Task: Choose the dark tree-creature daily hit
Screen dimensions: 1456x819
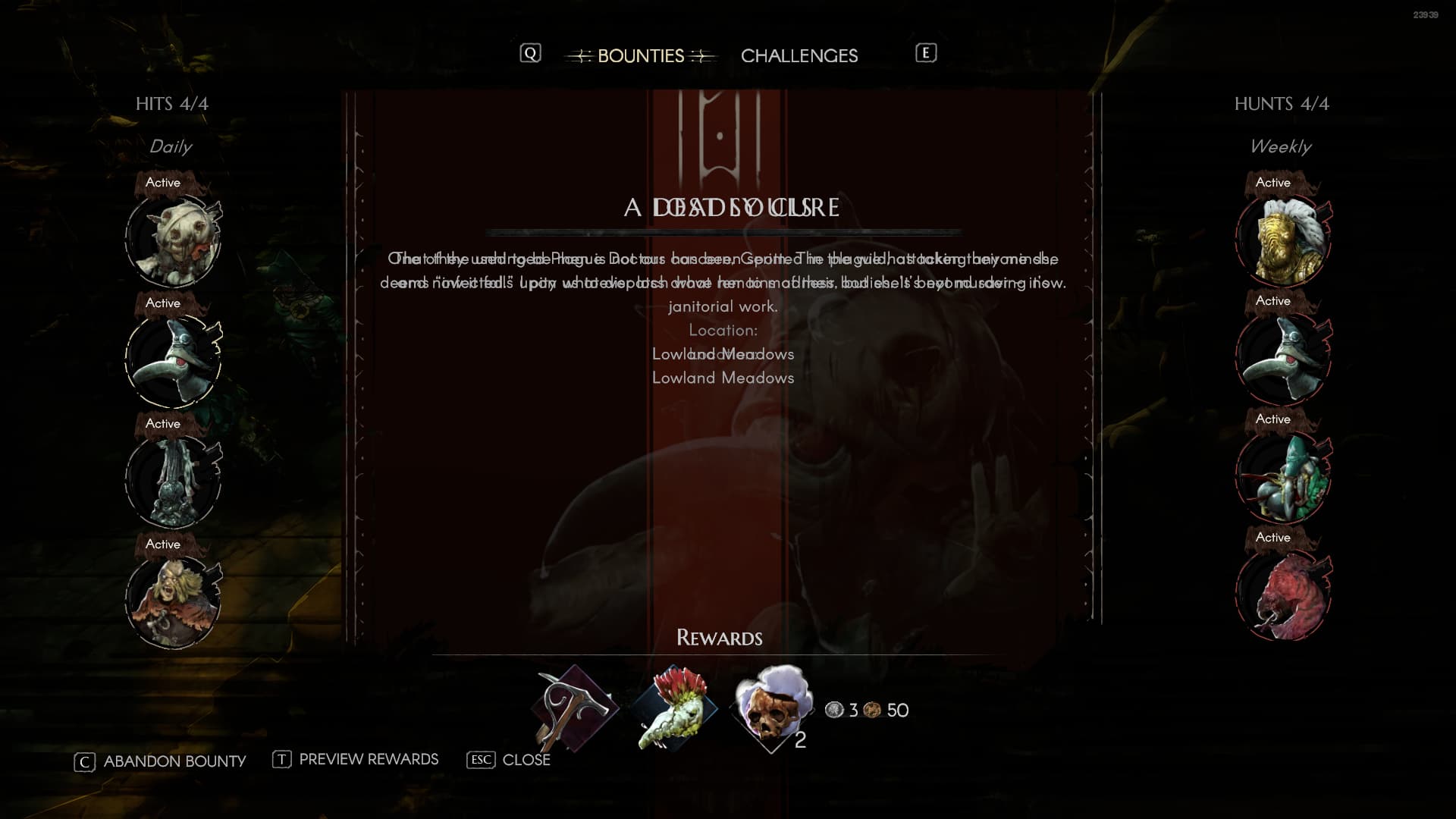Action: (174, 481)
